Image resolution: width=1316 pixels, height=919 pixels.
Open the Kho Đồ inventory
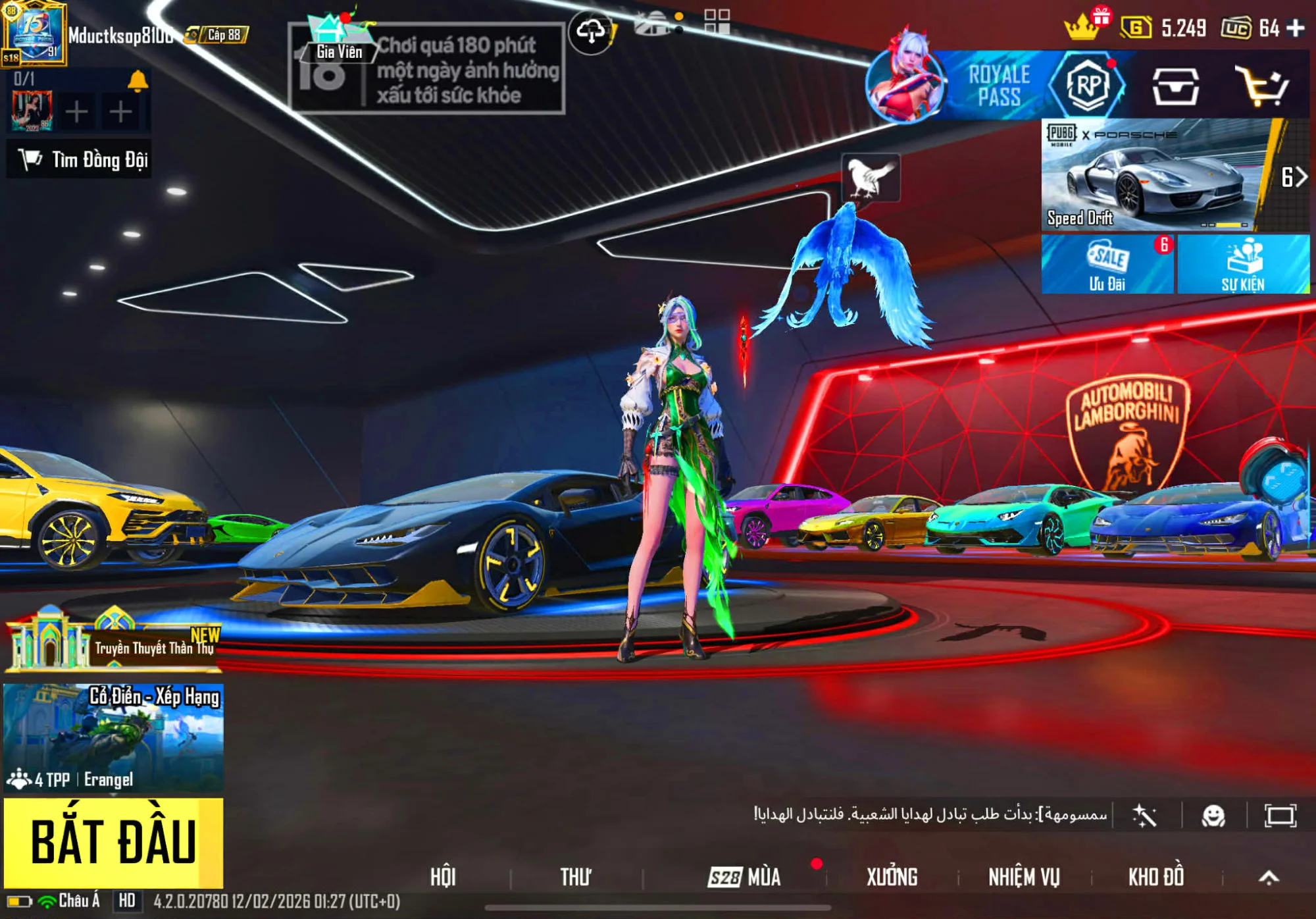tap(1156, 877)
